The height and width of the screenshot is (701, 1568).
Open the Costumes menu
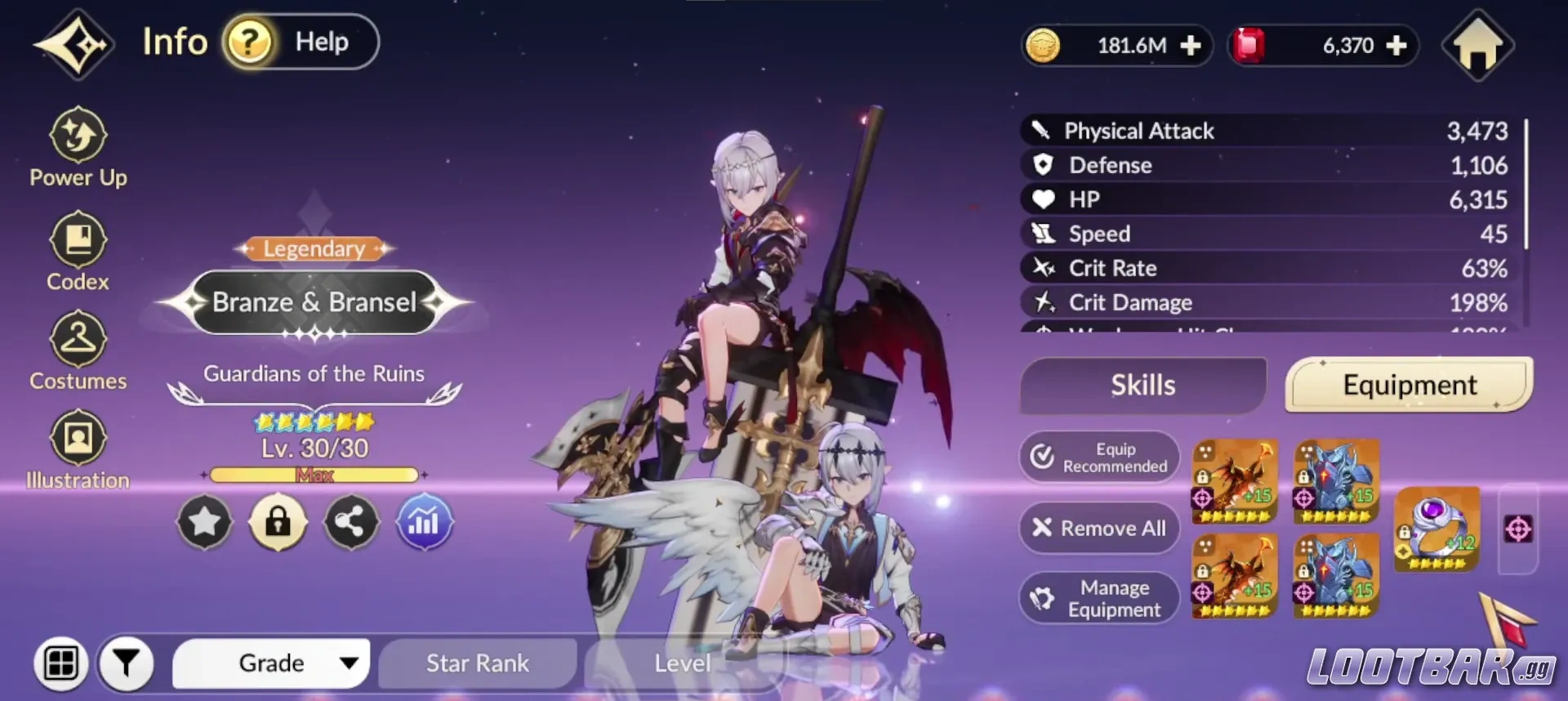(x=78, y=351)
